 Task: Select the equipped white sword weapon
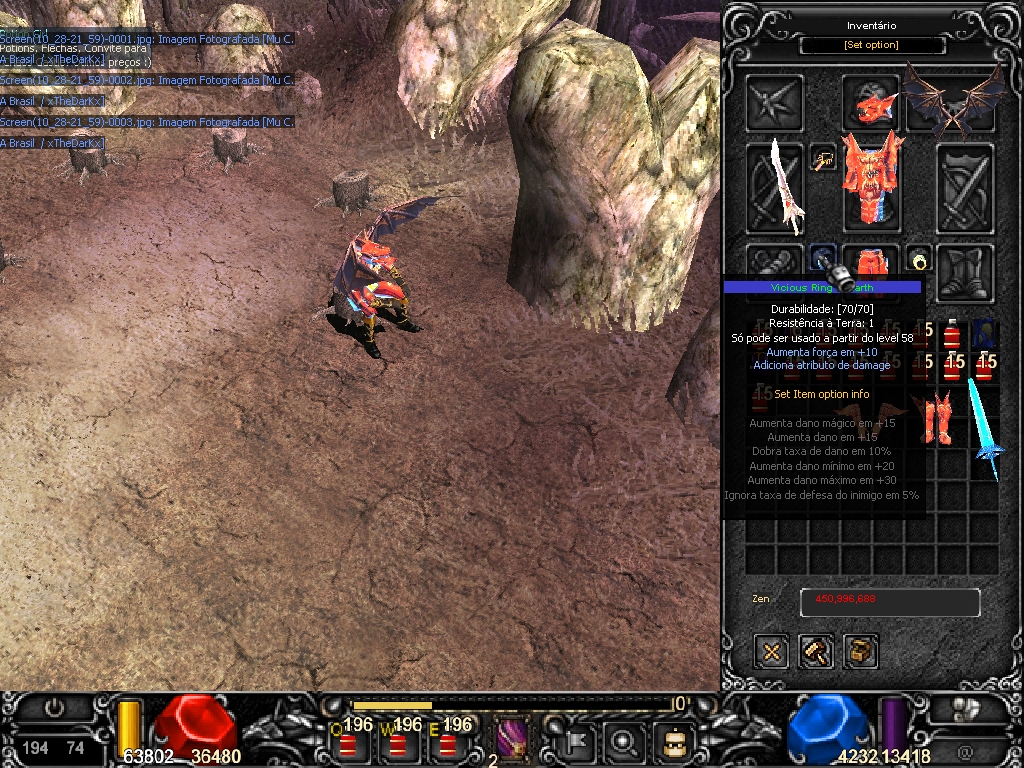tap(775, 188)
